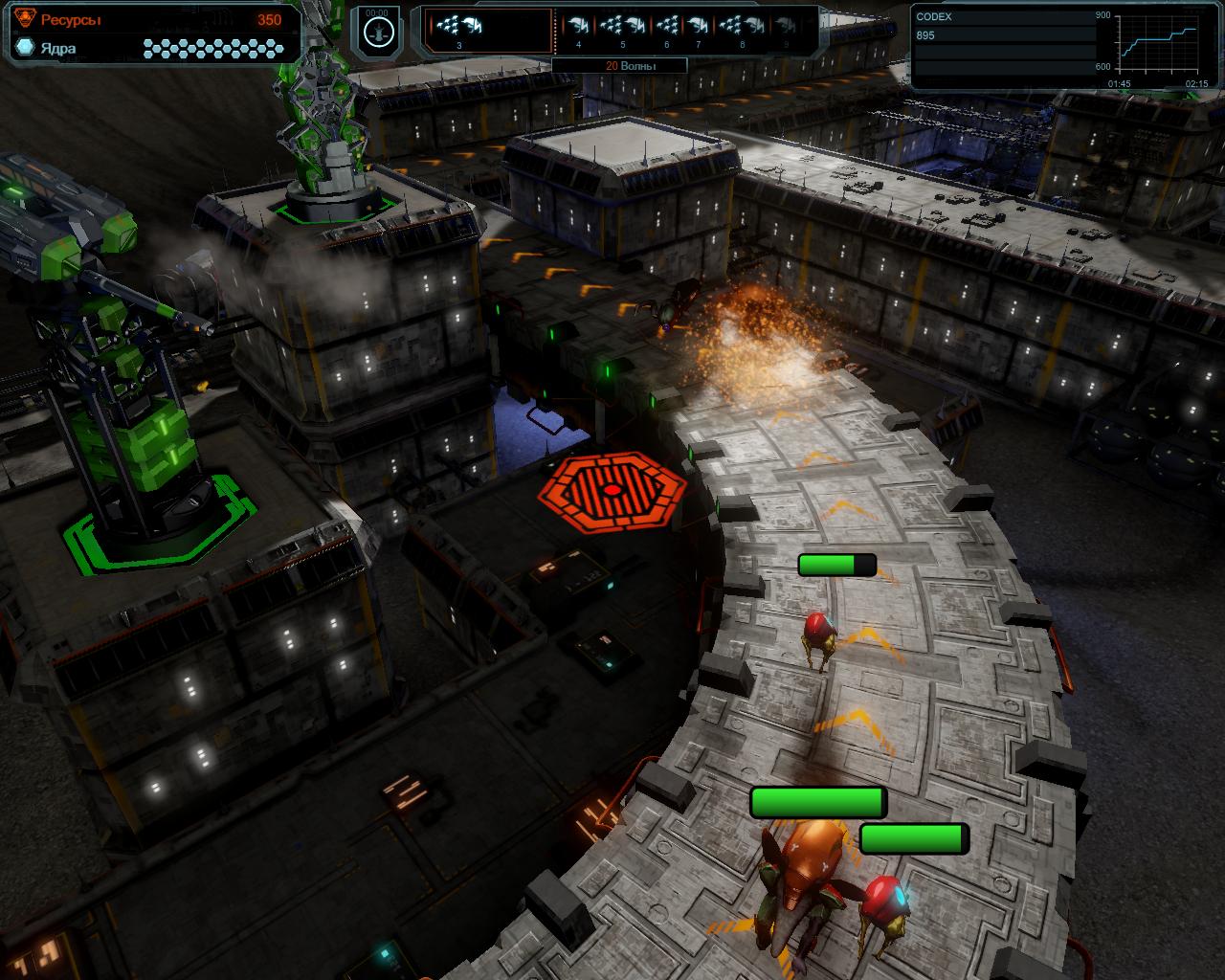Select upcoming wave 8 in the queue
The image size is (1225, 980).
pyautogui.click(x=742, y=30)
